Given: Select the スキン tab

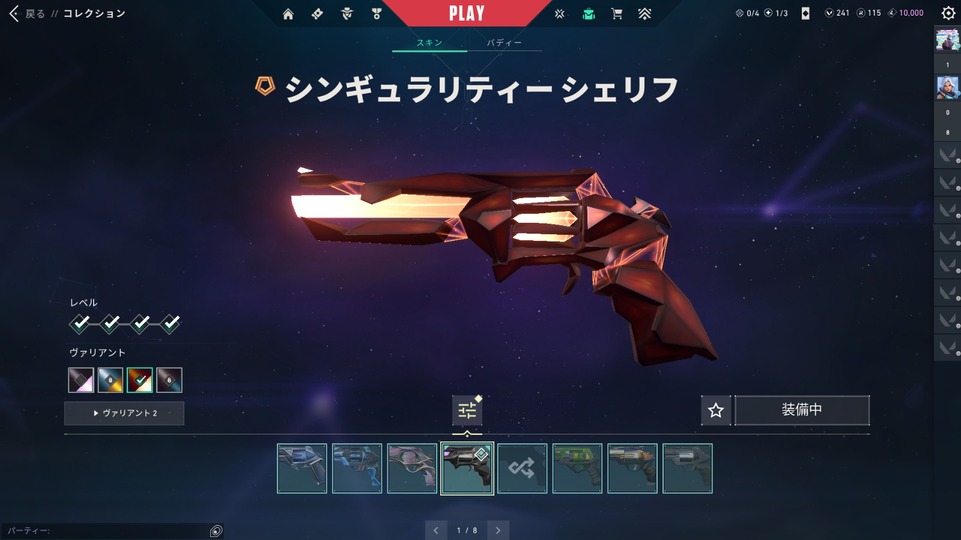Looking at the screenshot, I should point(429,44).
